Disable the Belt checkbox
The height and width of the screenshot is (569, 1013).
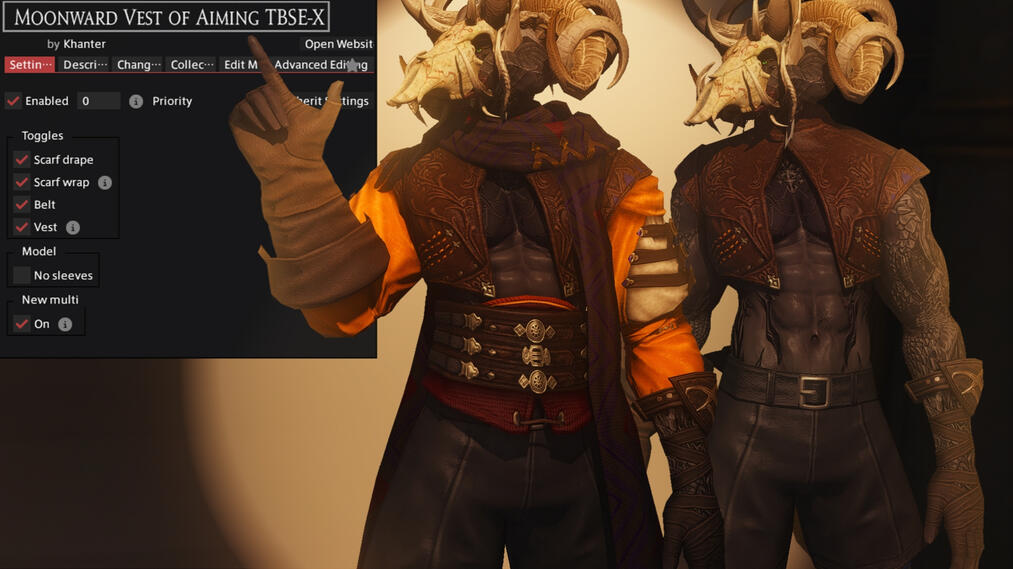[21, 205]
